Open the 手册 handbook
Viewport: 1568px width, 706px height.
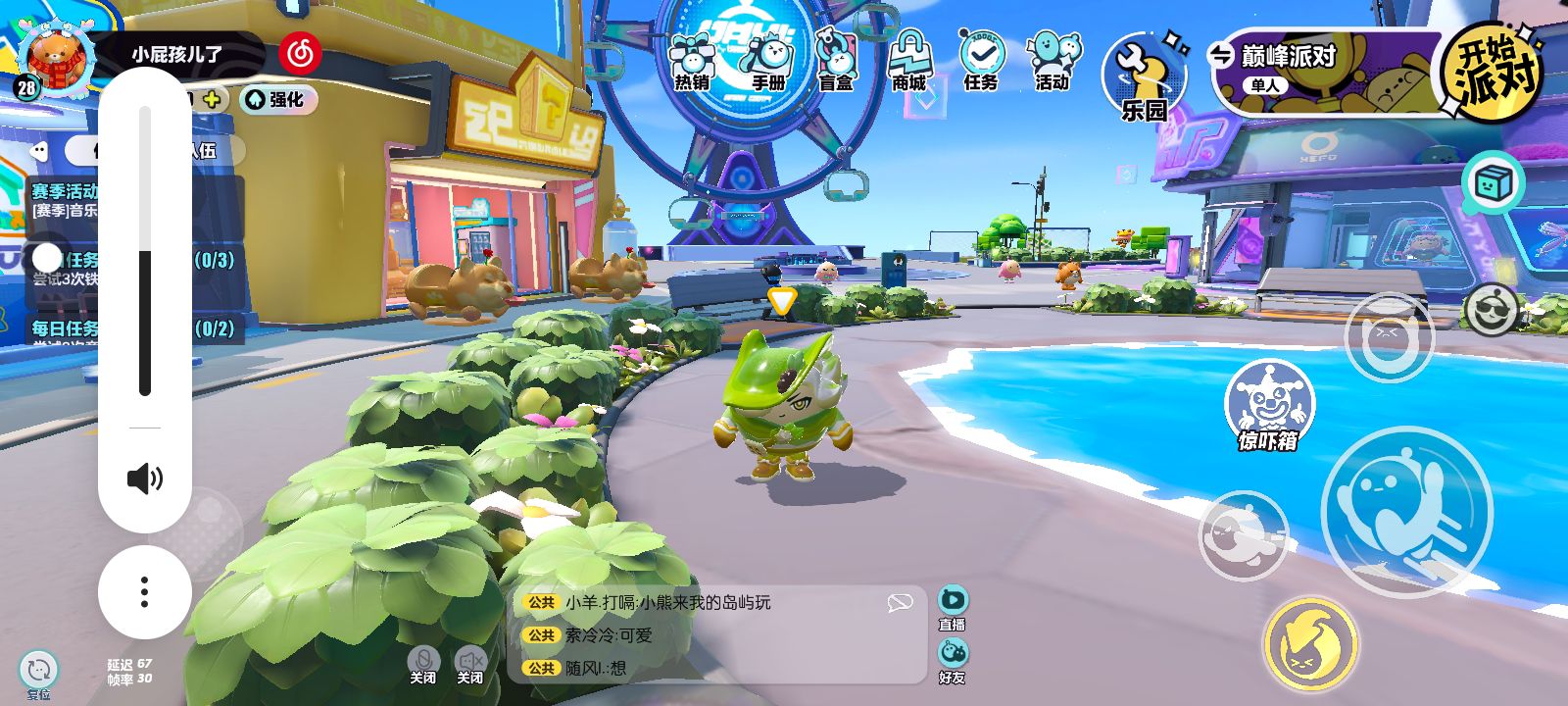tap(767, 61)
